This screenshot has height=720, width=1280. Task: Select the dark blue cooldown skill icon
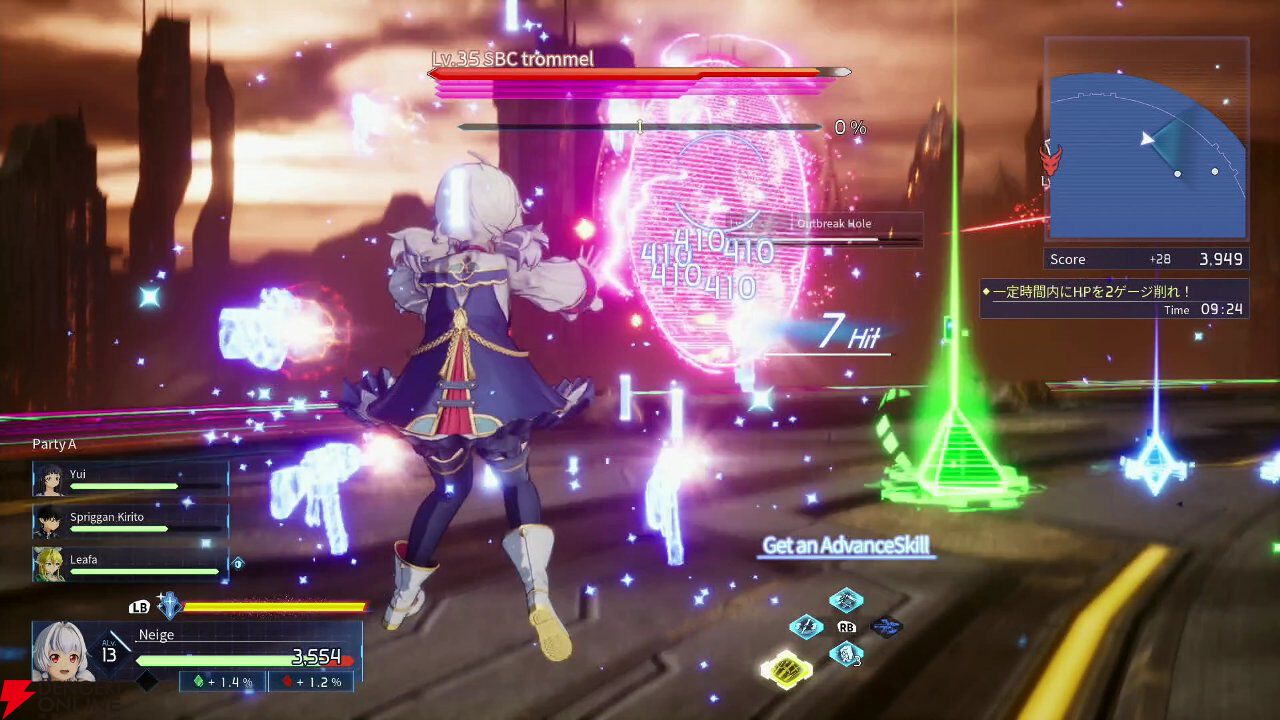coord(886,627)
